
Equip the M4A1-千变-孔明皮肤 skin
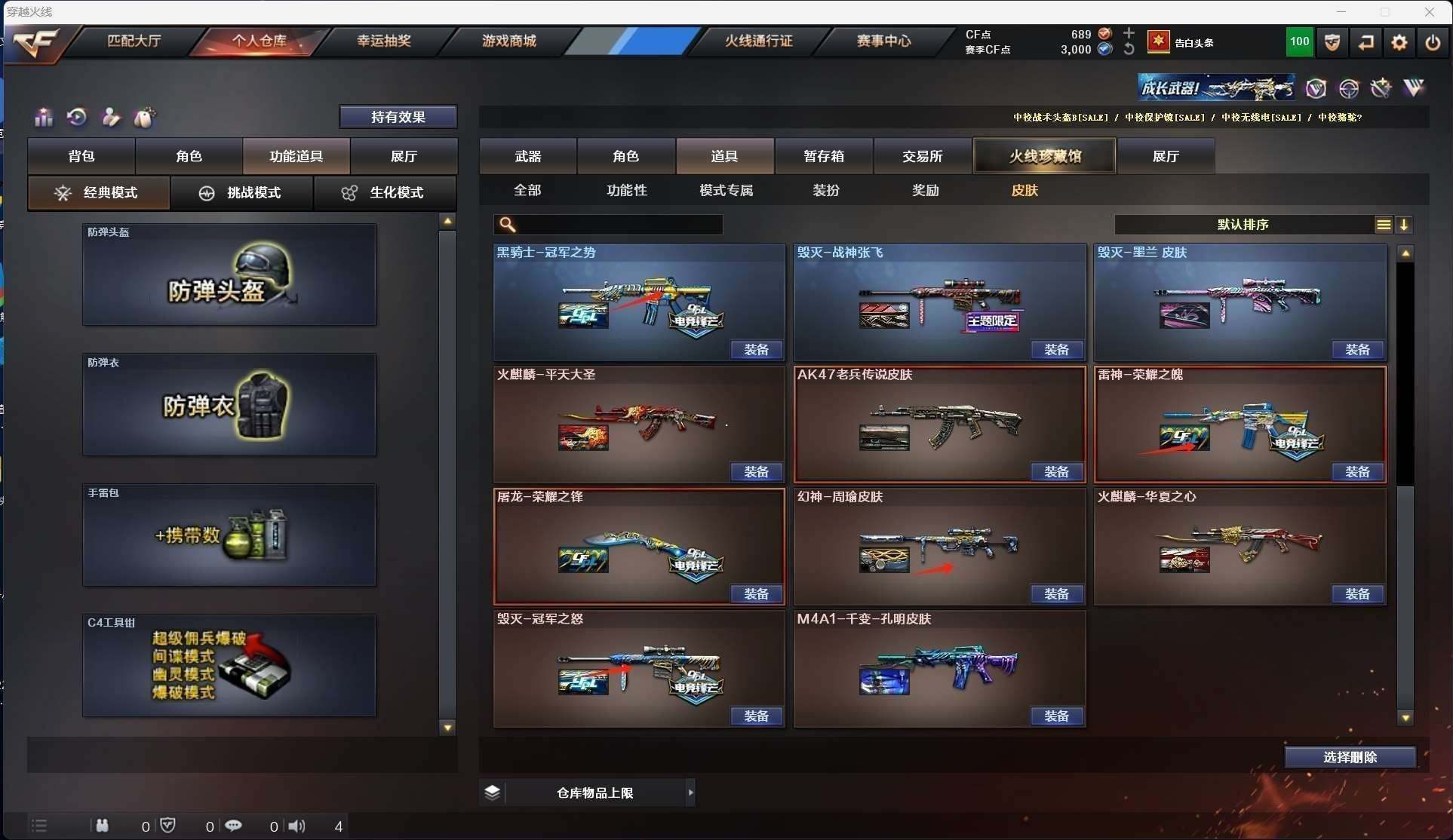click(1056, 716)
